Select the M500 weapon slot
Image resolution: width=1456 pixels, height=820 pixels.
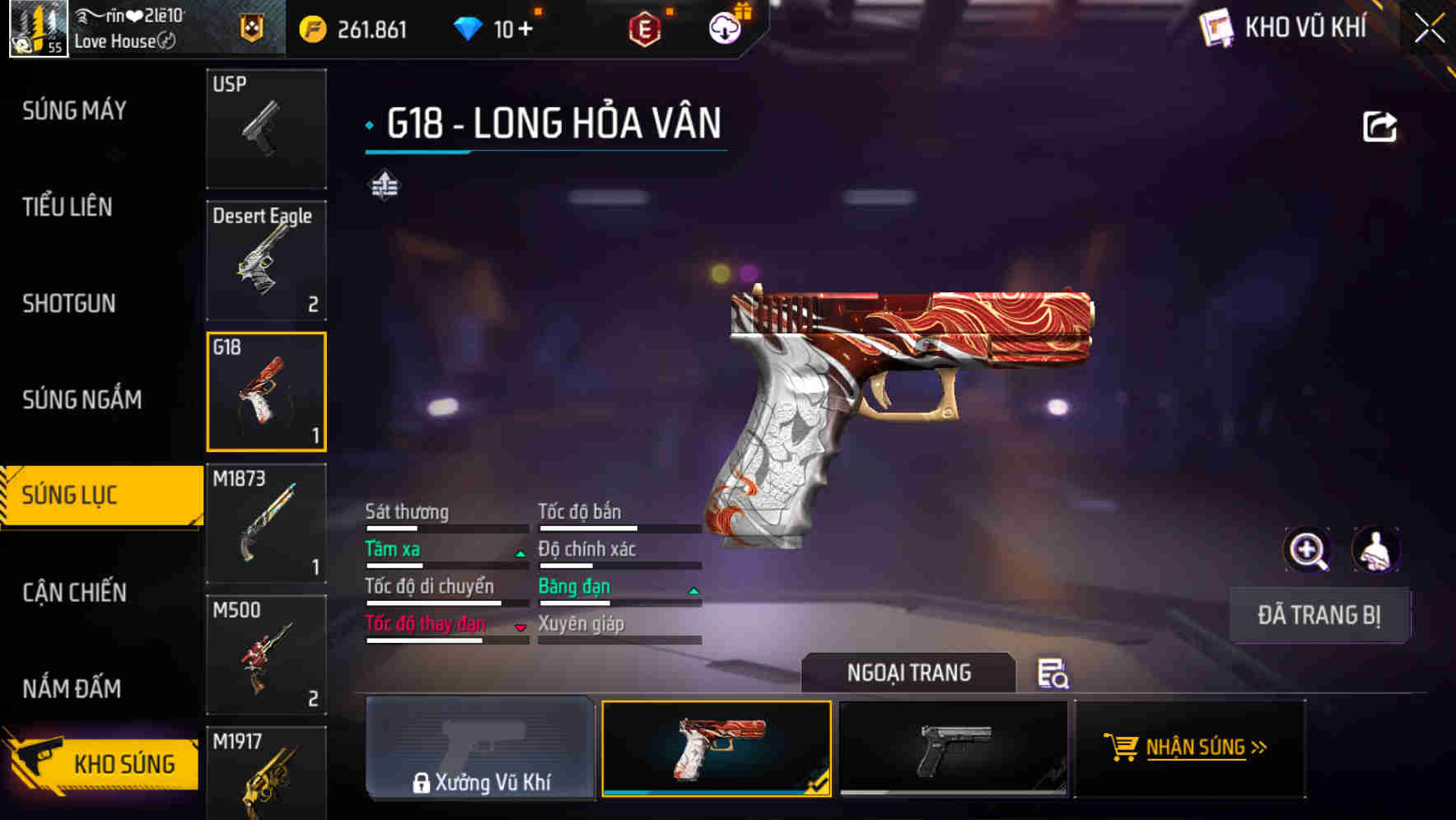(266, 655)
